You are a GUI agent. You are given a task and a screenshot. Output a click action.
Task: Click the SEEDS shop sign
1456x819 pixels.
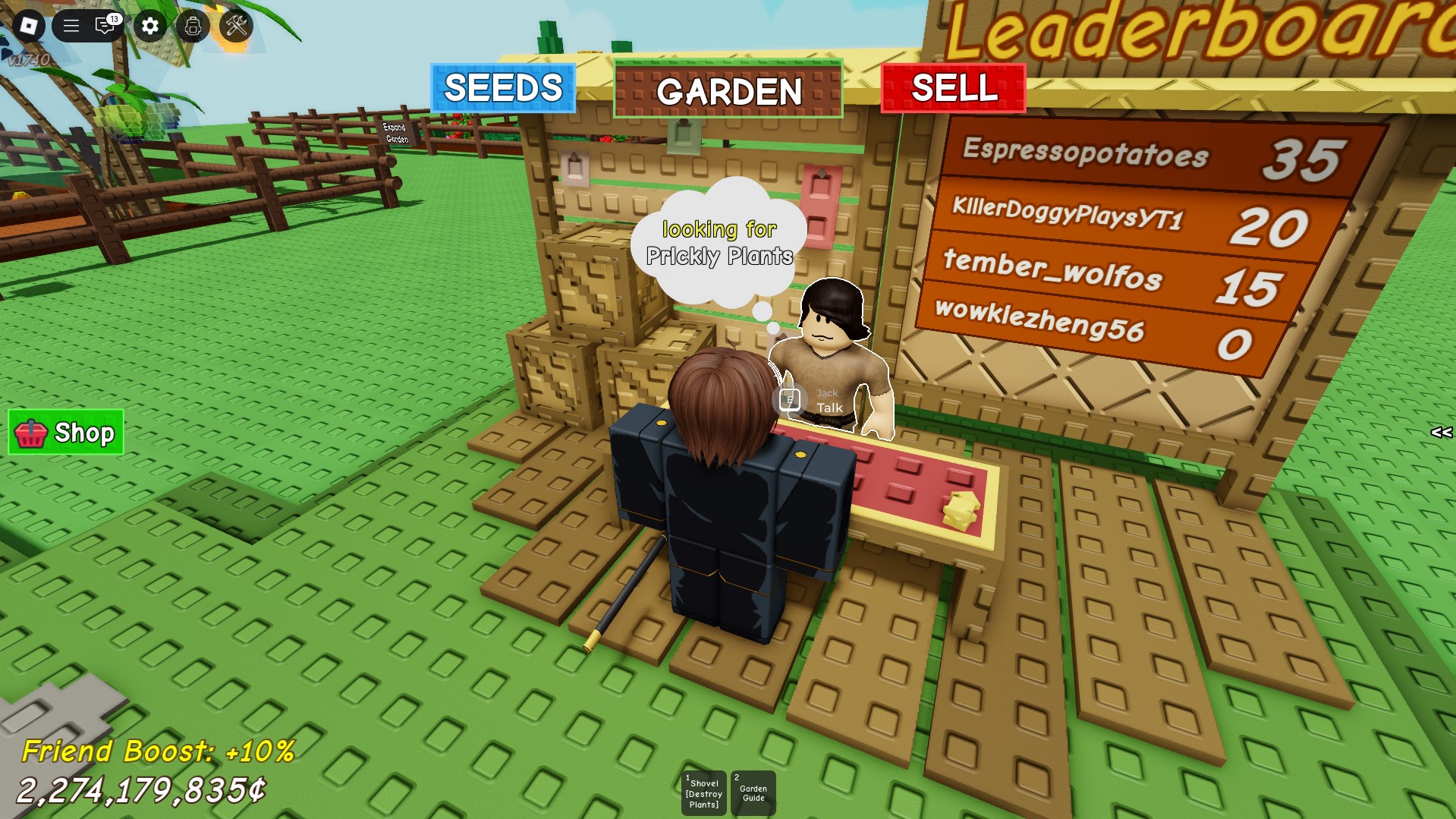coord(503,89)
